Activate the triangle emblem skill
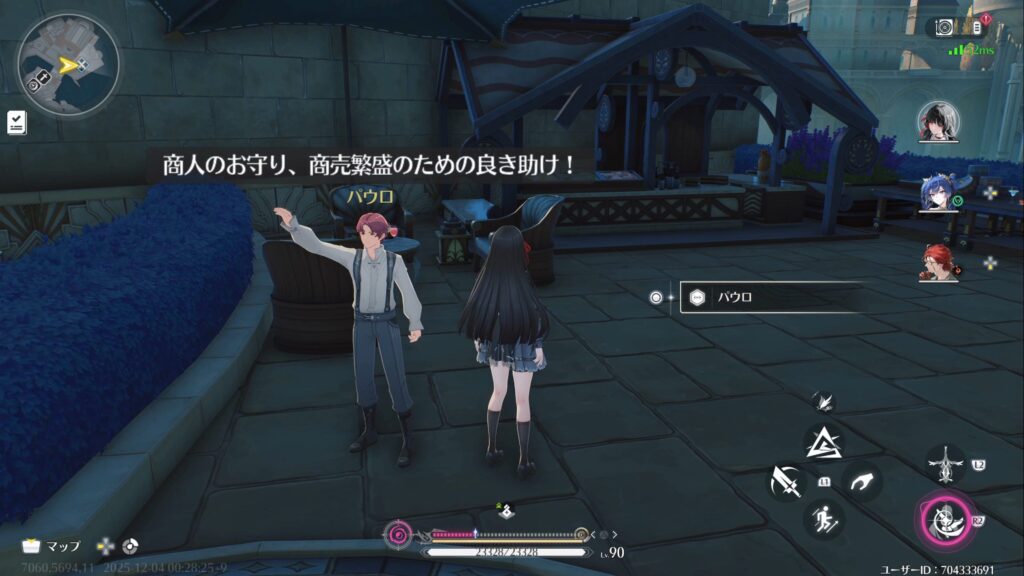Viewport: 1024px width, 576px height. pos(825,441)
